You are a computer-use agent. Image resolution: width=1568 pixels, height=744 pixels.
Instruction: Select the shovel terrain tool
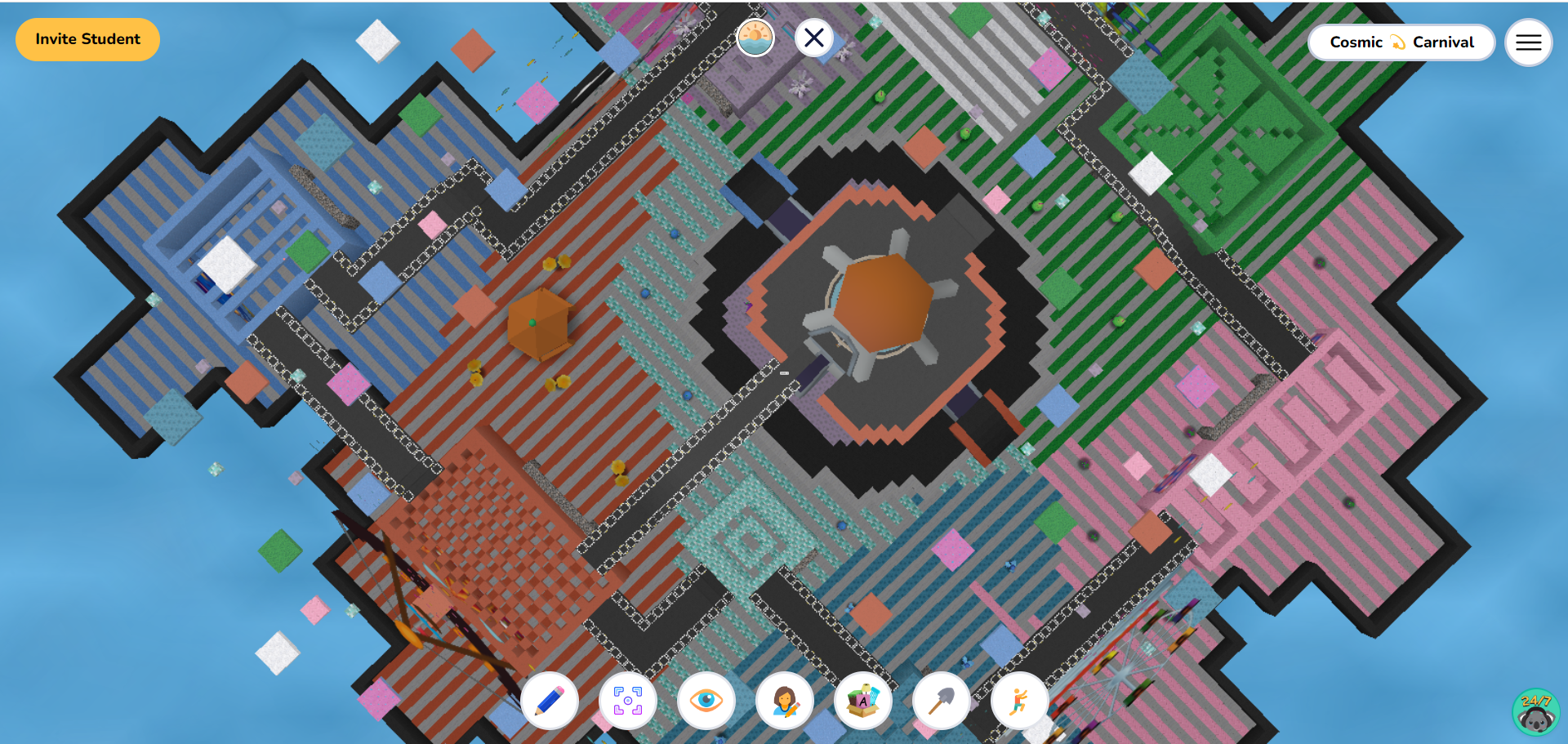pos(941,701)
